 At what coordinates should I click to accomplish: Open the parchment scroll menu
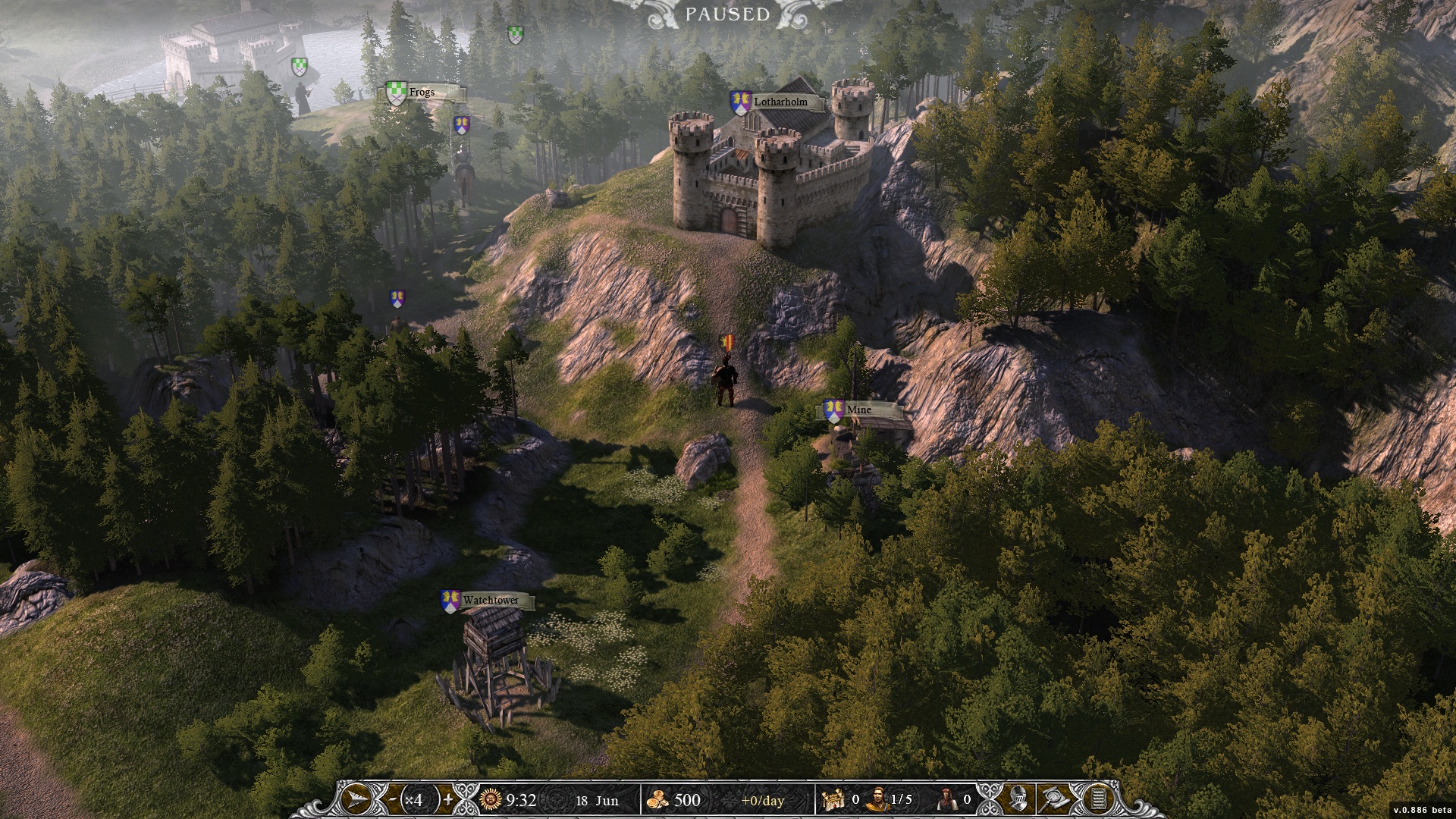coord(1098,799)
